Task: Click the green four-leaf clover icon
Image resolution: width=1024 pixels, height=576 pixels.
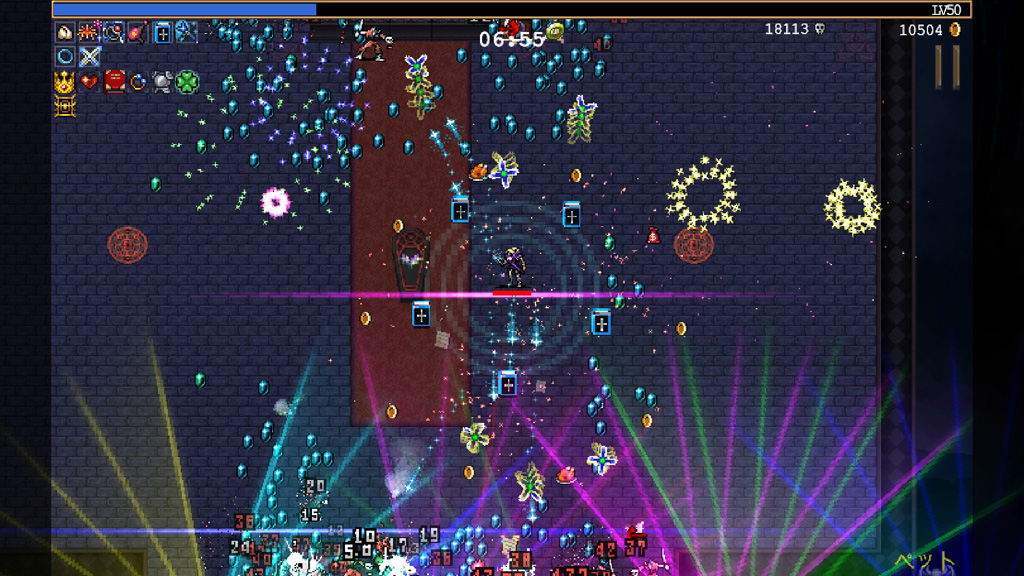Action: 187,81
